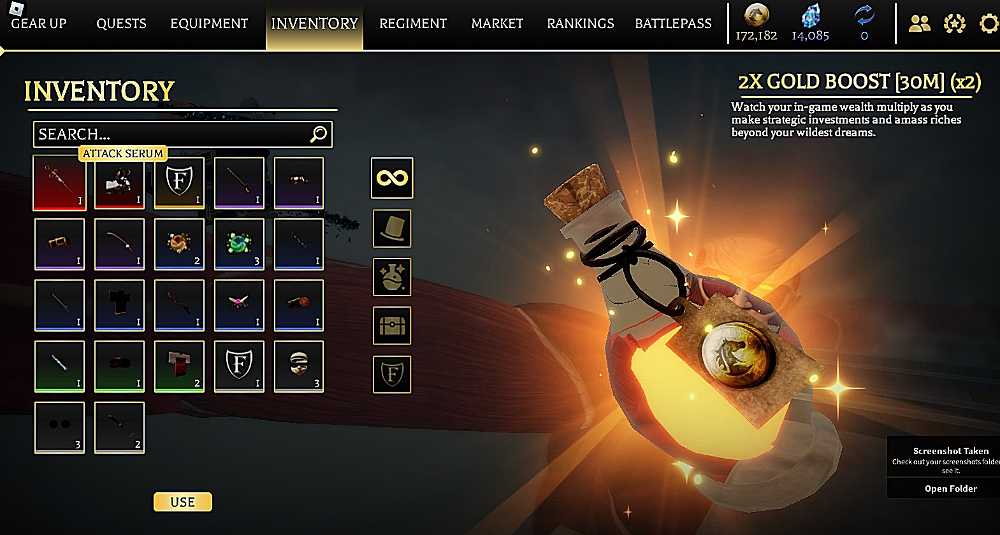Filter inventory by potion flask category
Image resolution: width=1000 pixels, height=535 pixels.
pos(392,276)
